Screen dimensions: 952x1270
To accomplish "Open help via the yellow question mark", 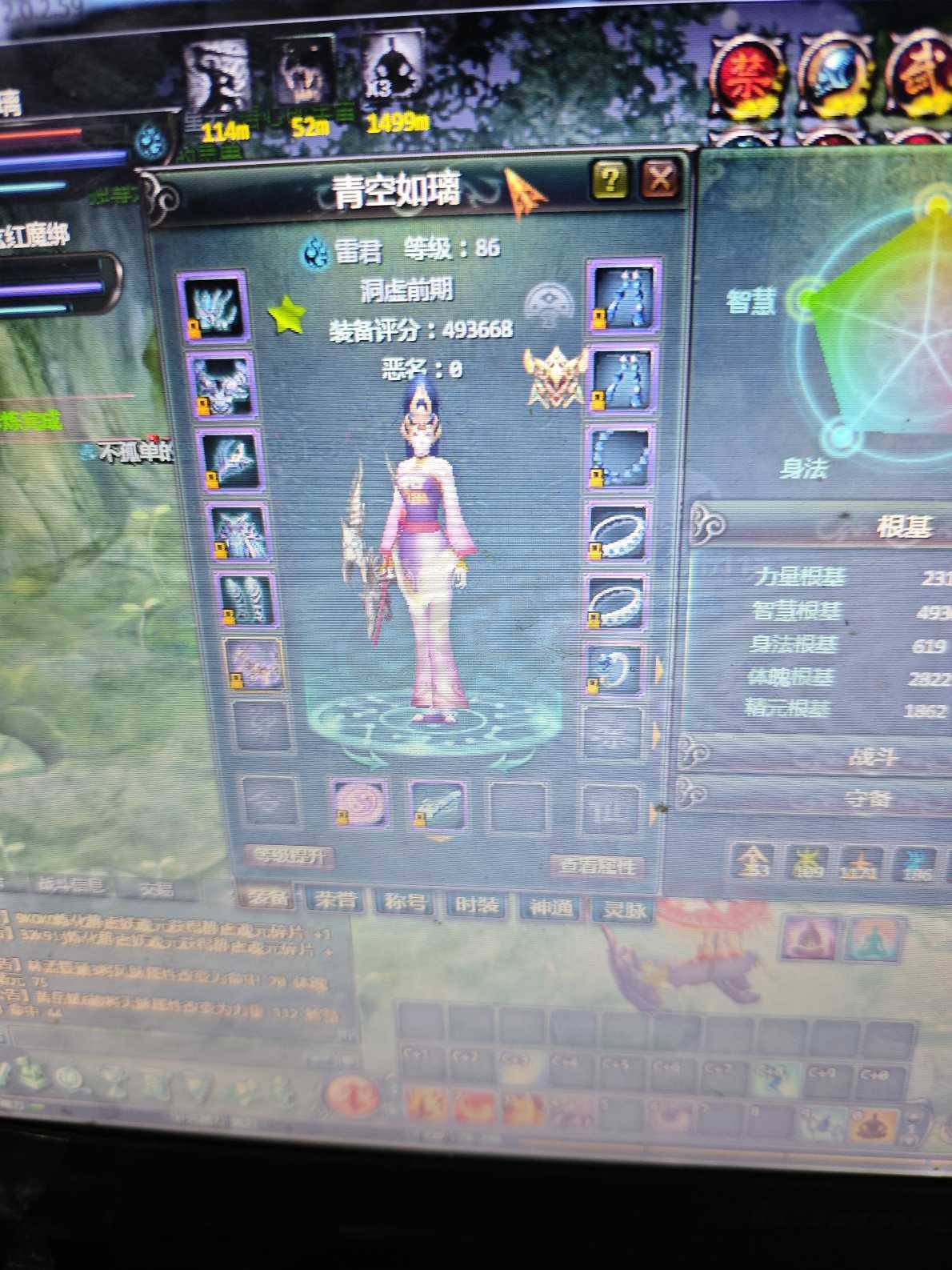I will point(610,179).
